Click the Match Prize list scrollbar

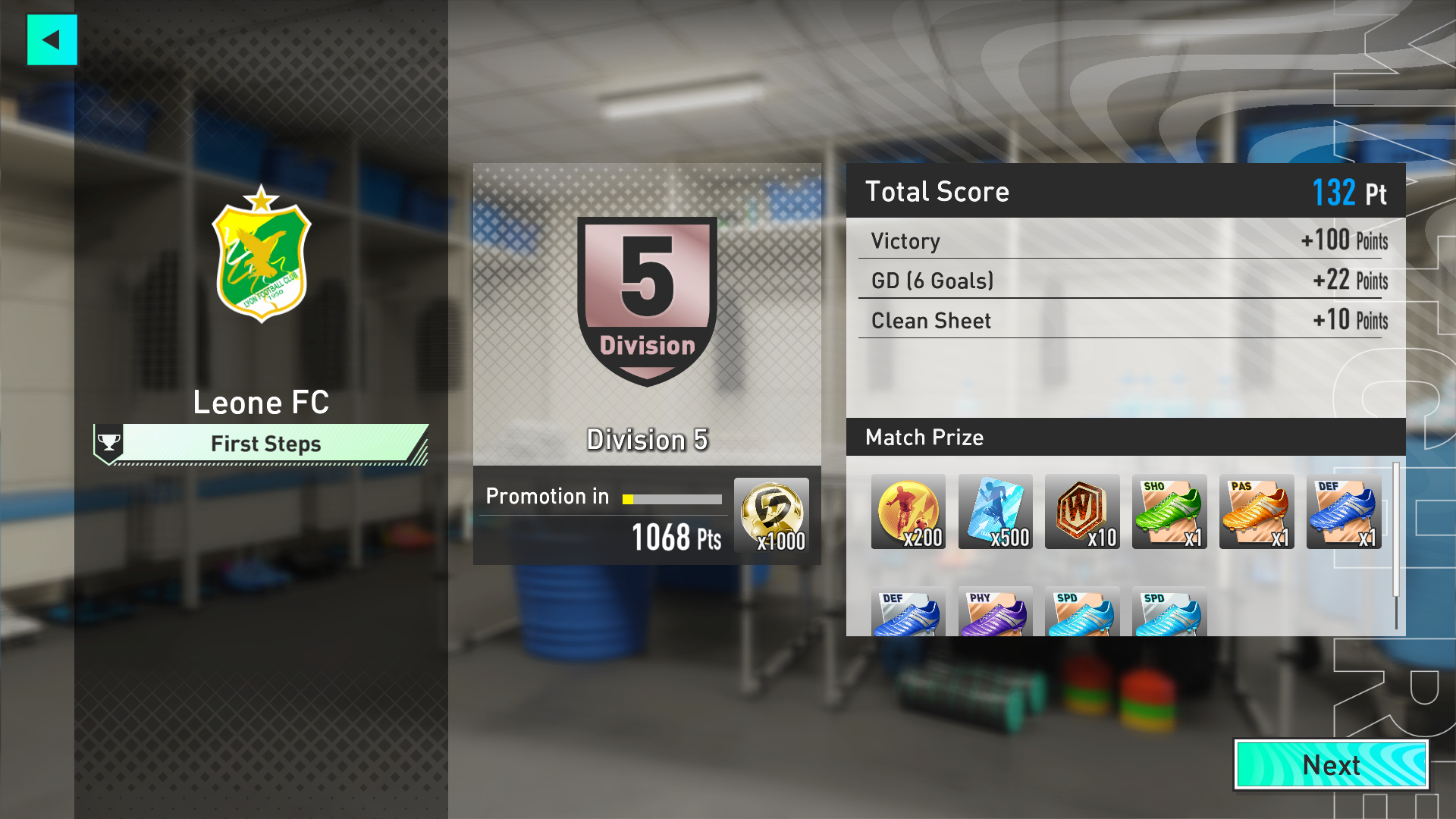(1395, 546)
